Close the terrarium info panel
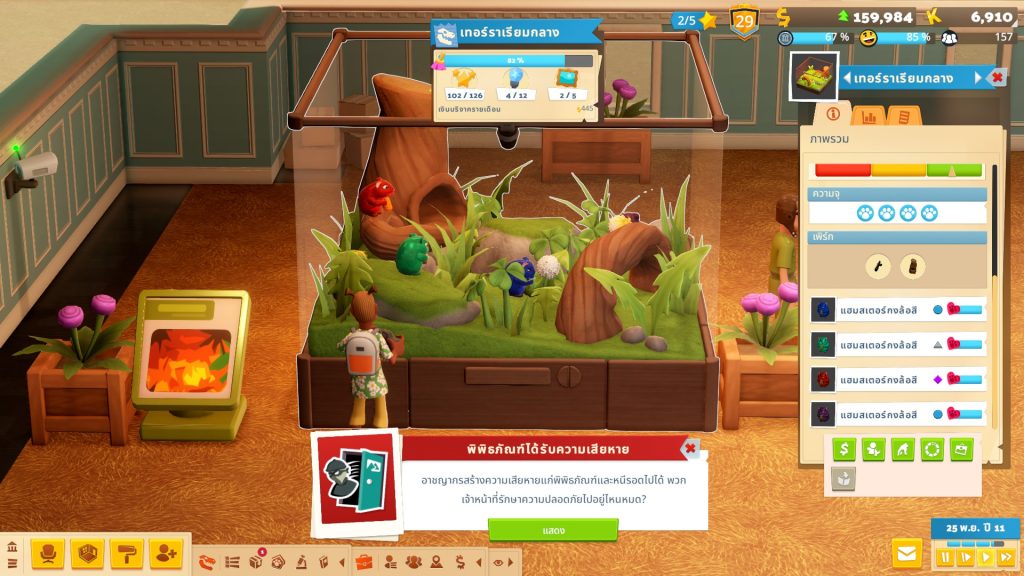Screen dimensions: 1024x576 click(997, 78)
